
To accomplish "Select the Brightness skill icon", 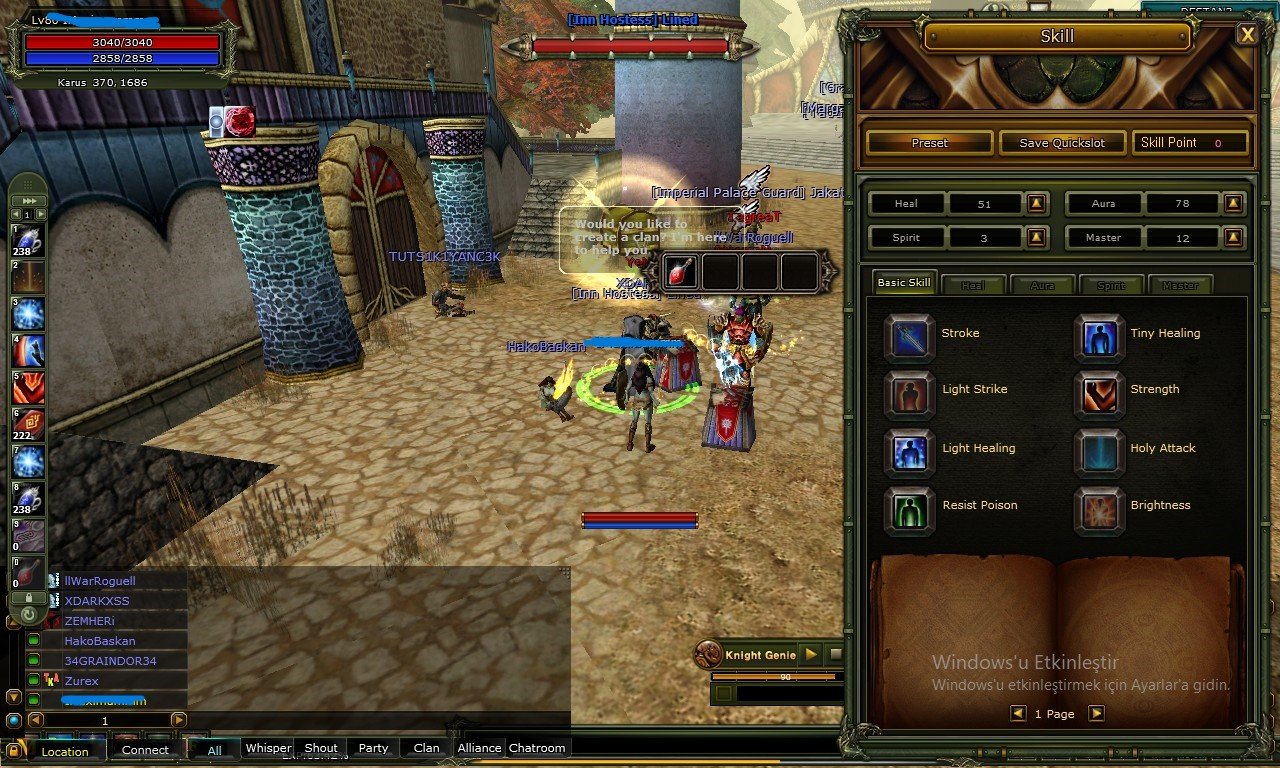I will pos(1099,510).
